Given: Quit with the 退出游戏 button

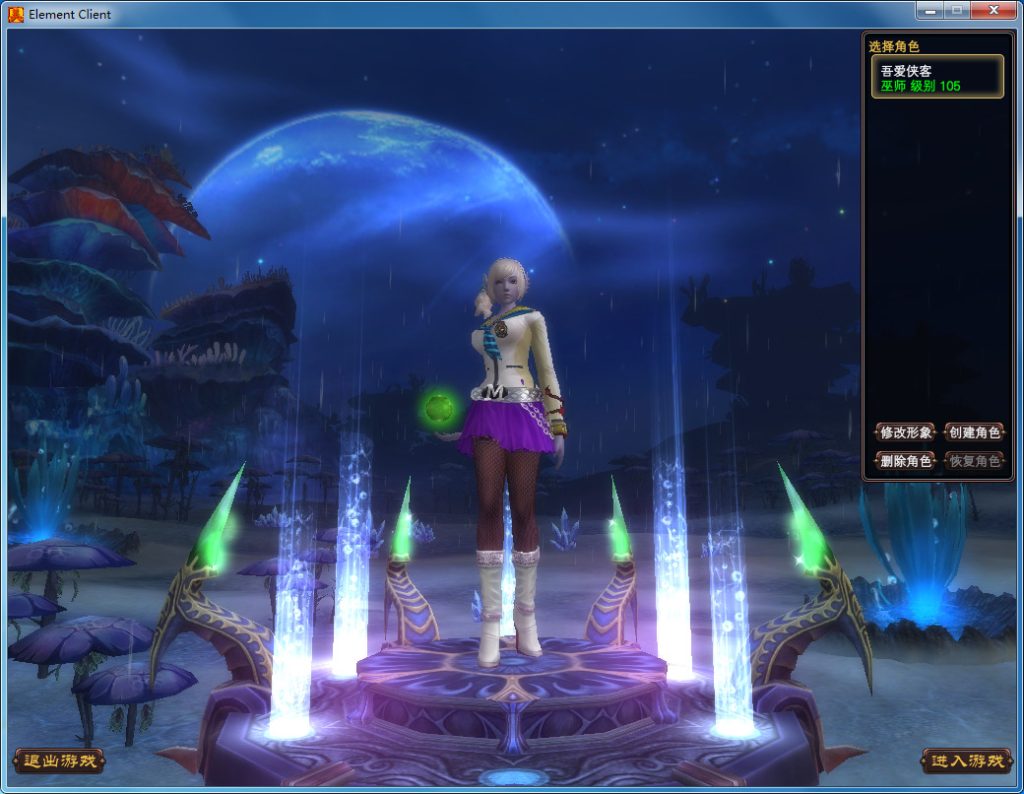Looking at the screenshot, I should pos(60,761).
